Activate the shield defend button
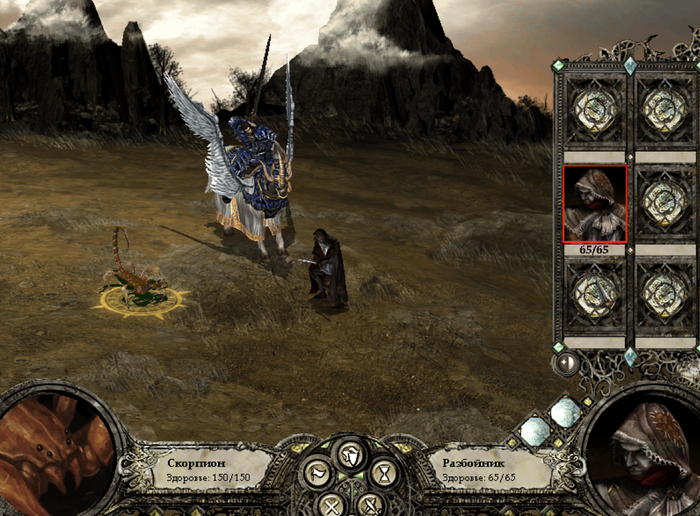Viewport: 700px width, 516px height. click(x=349, y=457)
